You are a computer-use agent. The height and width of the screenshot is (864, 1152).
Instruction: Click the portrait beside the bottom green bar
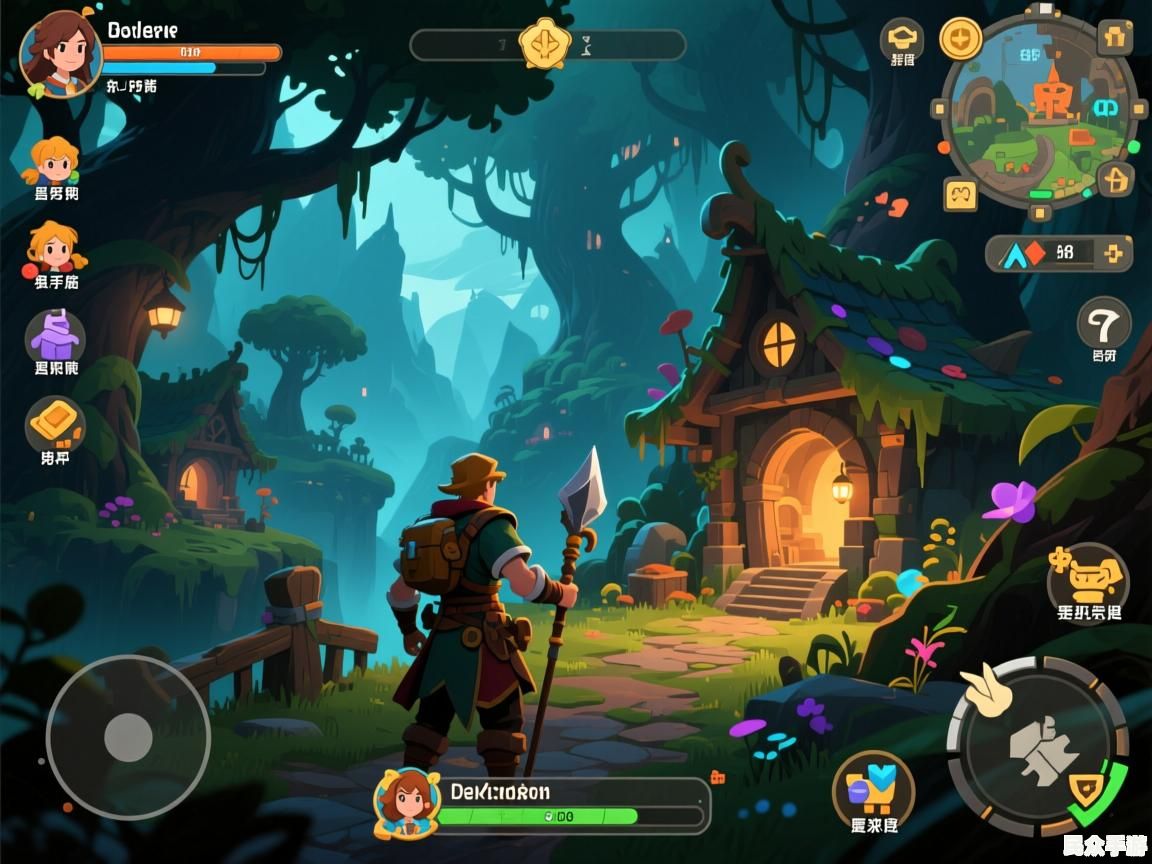click(x=407, y=801)
